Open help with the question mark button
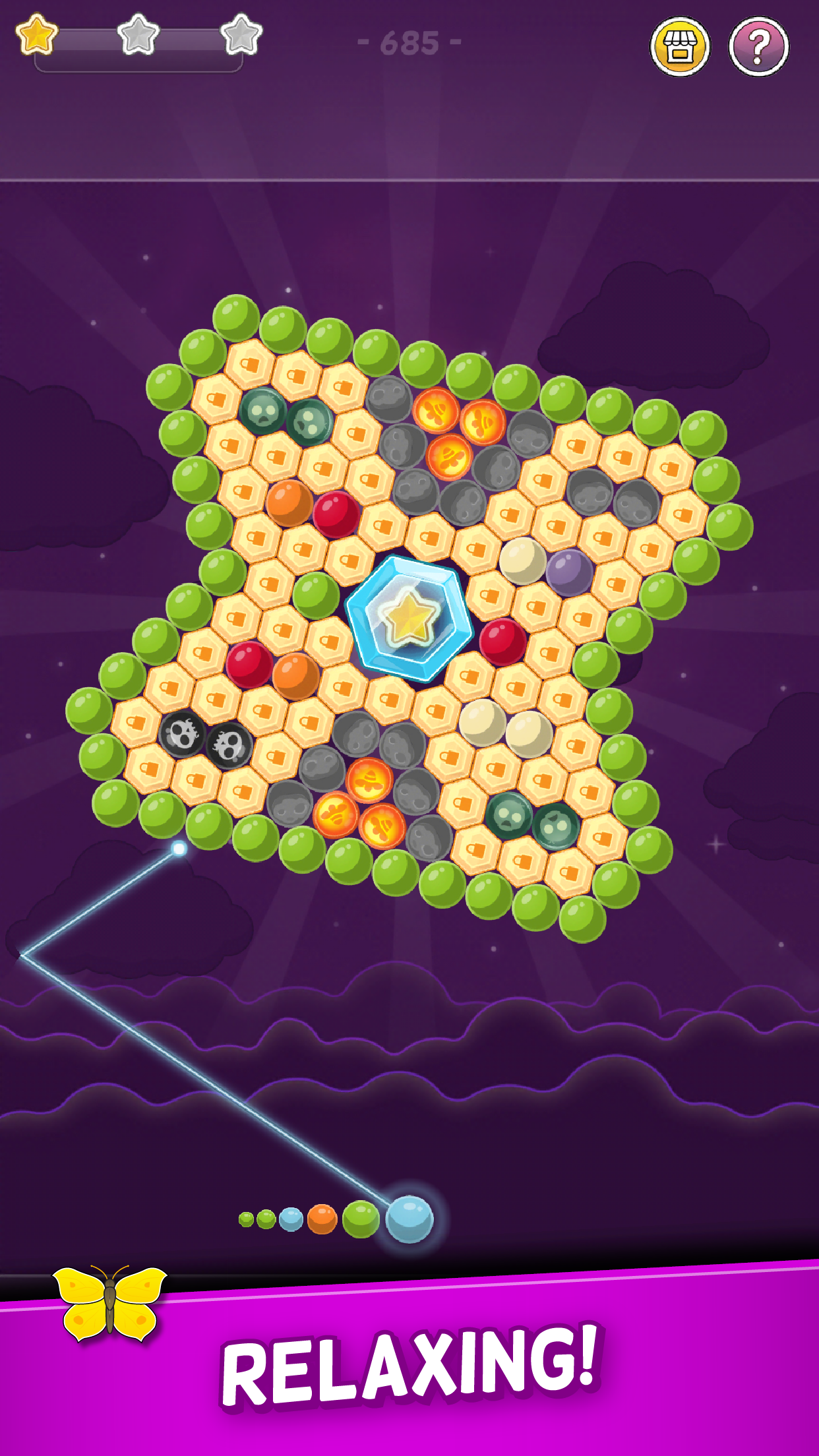The width and height of the screenshot is (819, 1456). (758, 47)
